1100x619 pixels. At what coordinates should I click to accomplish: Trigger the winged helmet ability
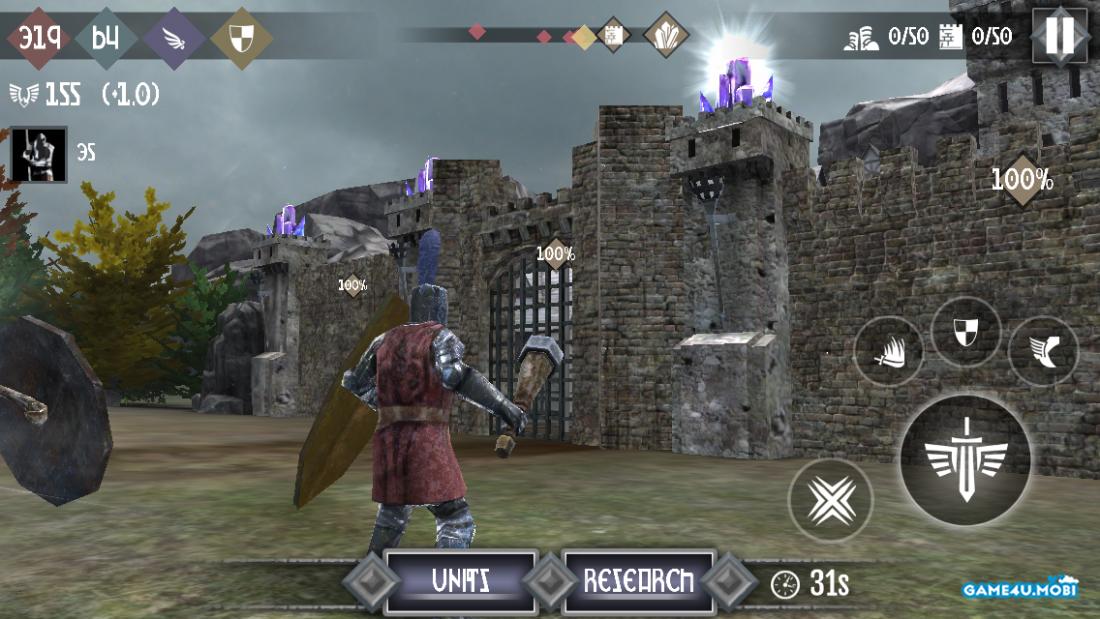click(1043, 351)
